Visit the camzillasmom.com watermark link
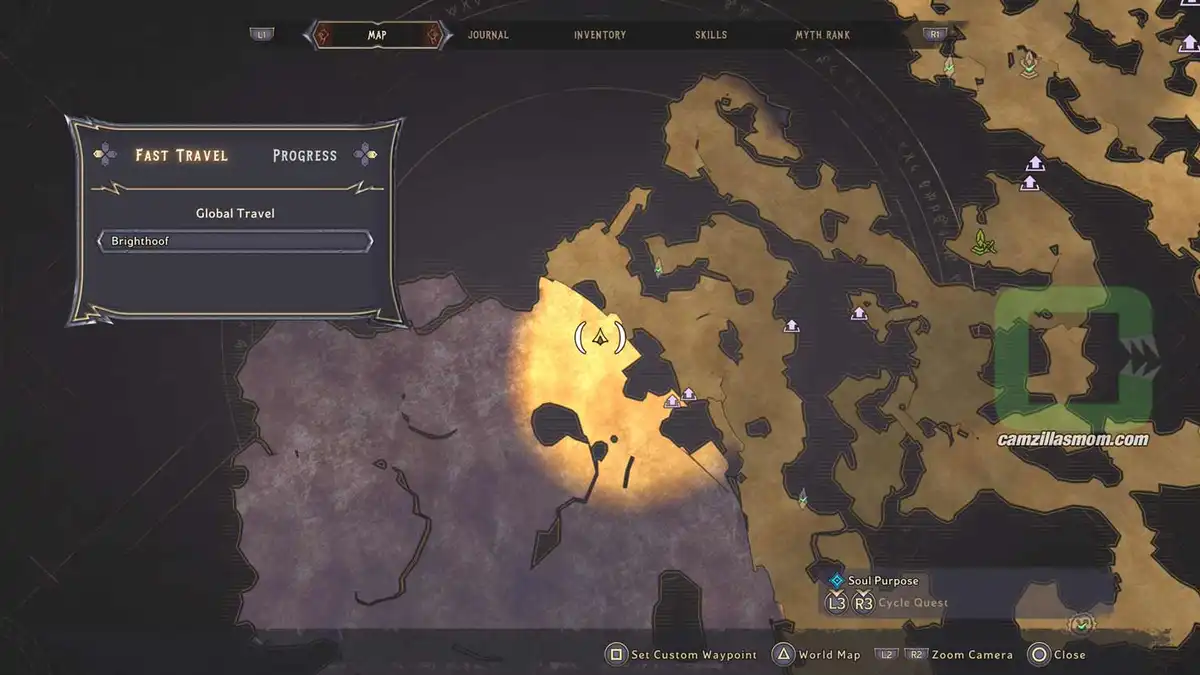The image size is (1200, 675). tap(1073, 439)
